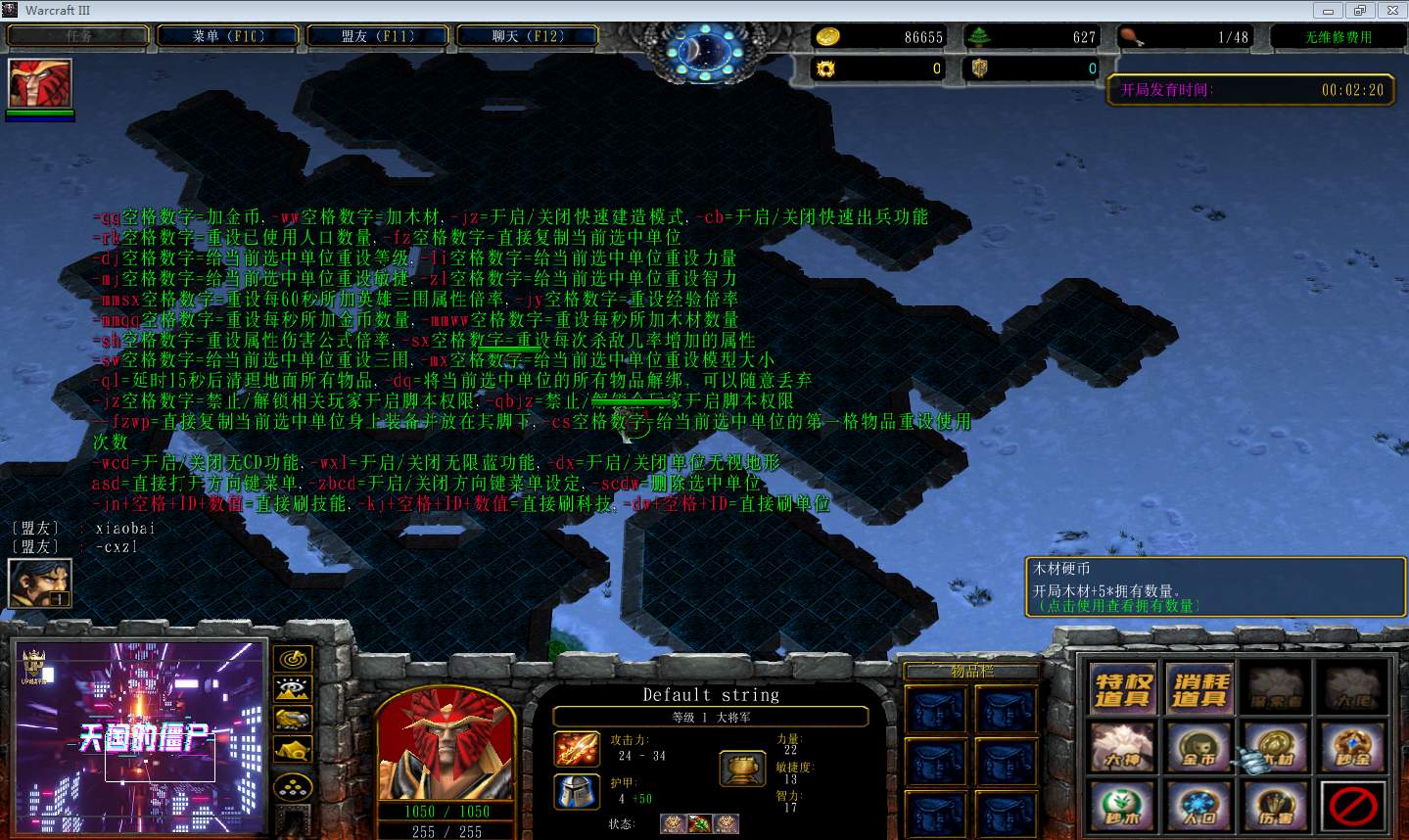This screenshot has width=1409, height=840.
Task: Choose the 木材 wood coin icon
Action: (x=1277, y=748)
